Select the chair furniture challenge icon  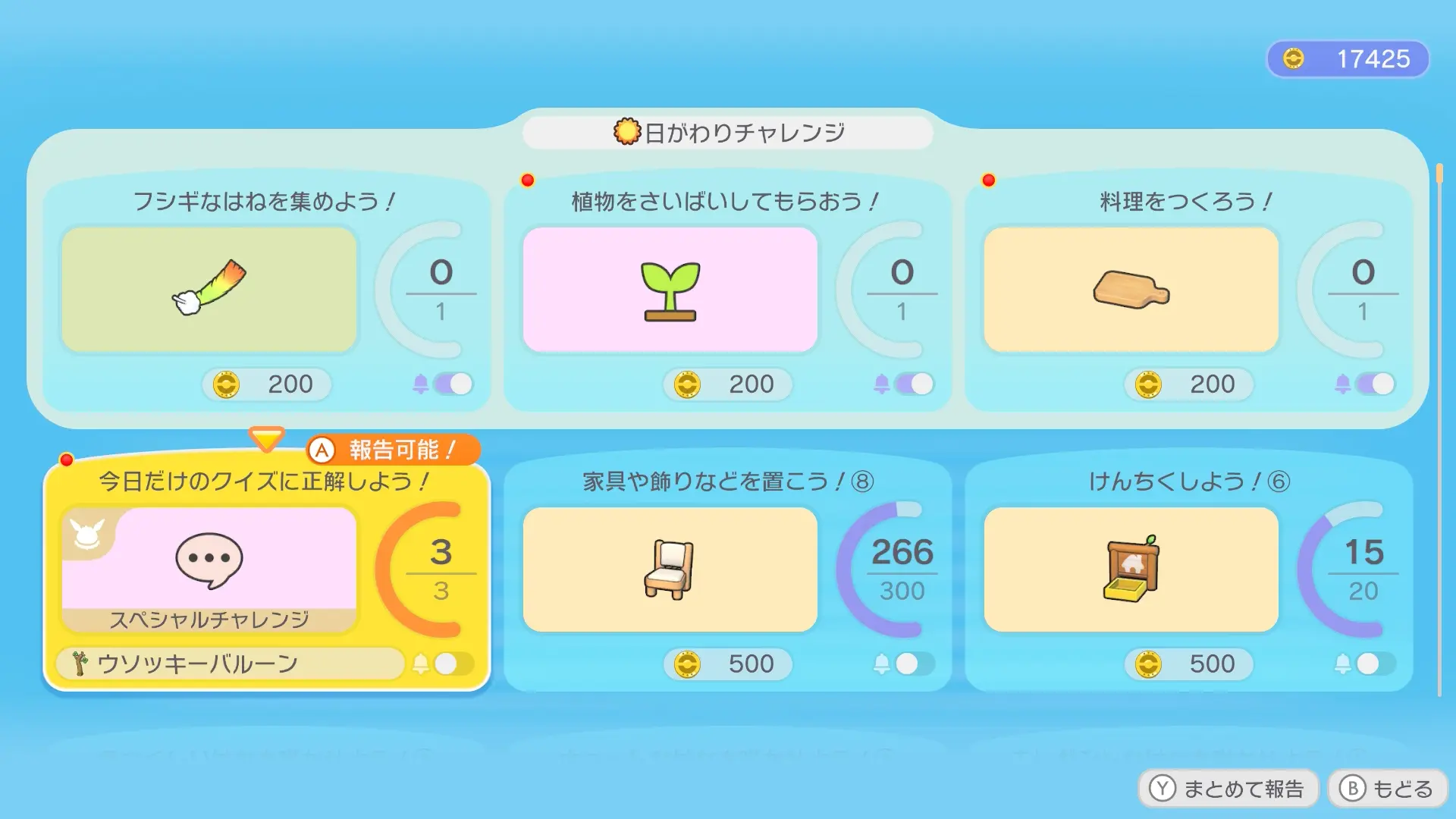click(x=670, y=570)
